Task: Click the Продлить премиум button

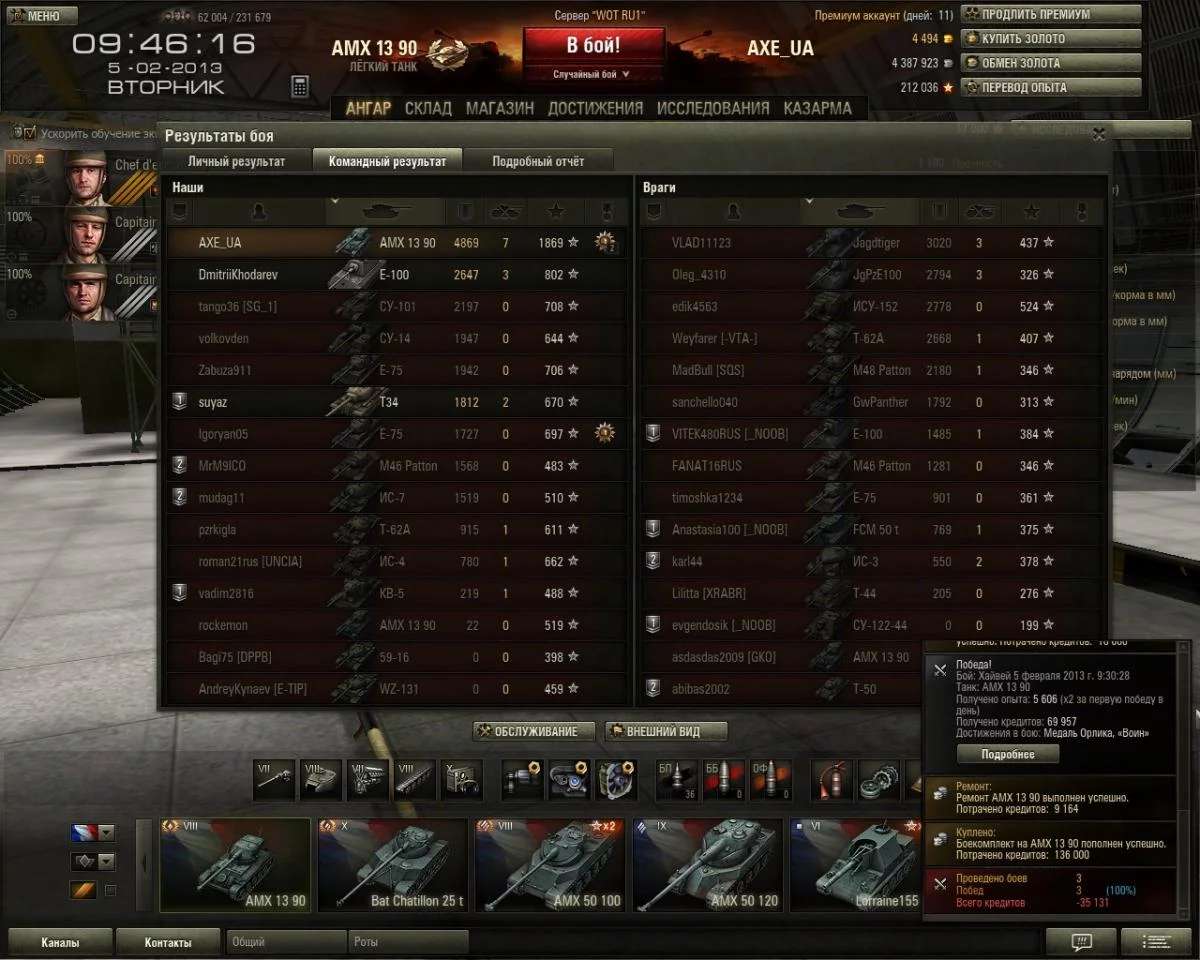Action: (x=1051, y=15)
